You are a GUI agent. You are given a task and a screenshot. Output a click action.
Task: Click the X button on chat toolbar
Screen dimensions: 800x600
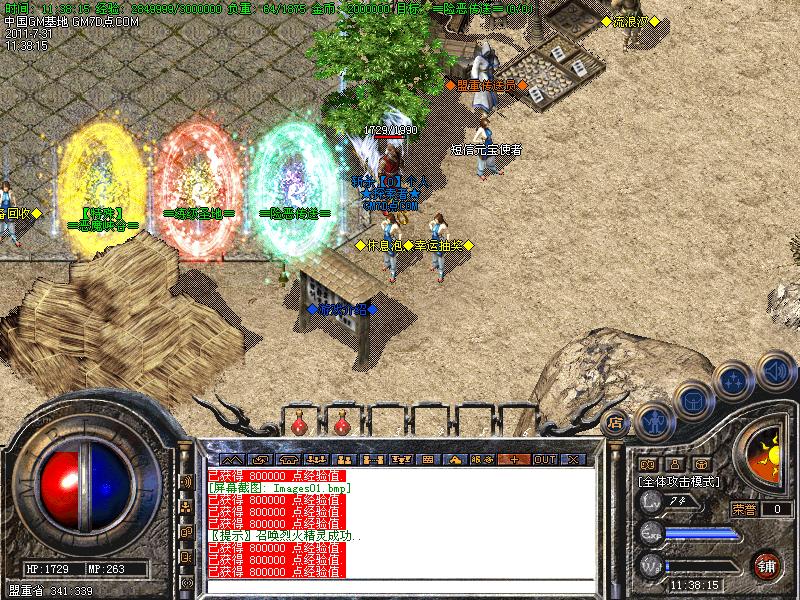(x=573, y=459)
